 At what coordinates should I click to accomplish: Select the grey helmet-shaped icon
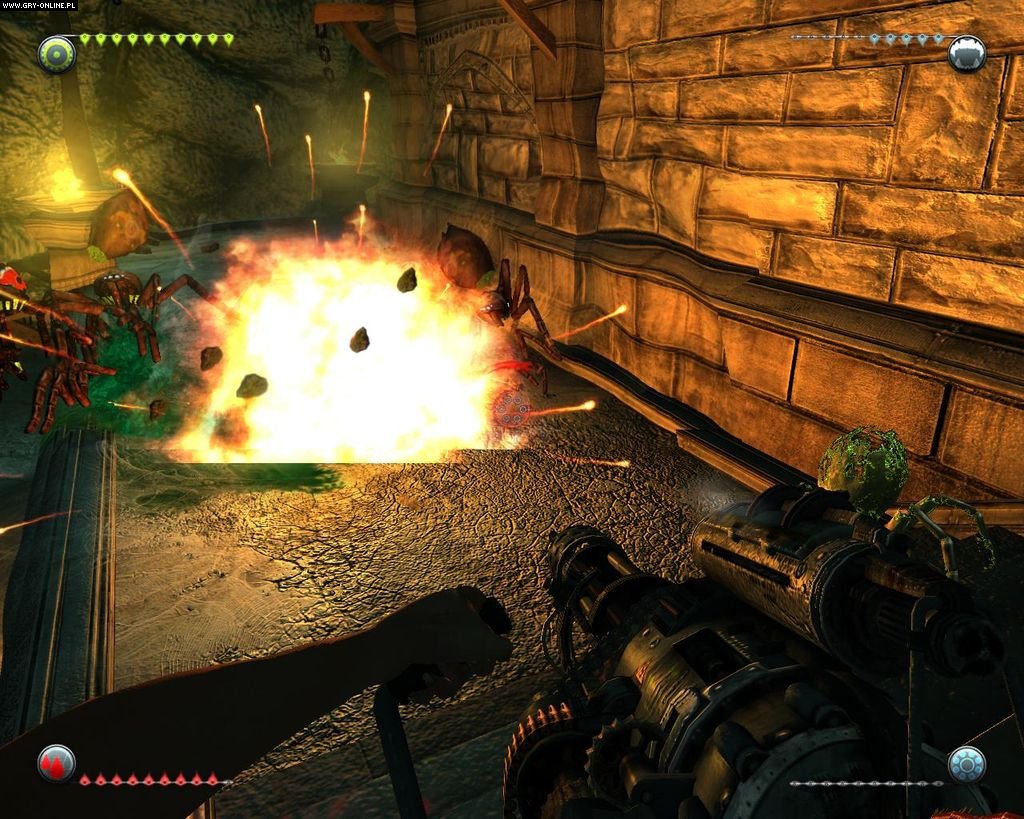click(x=966, y=53)
